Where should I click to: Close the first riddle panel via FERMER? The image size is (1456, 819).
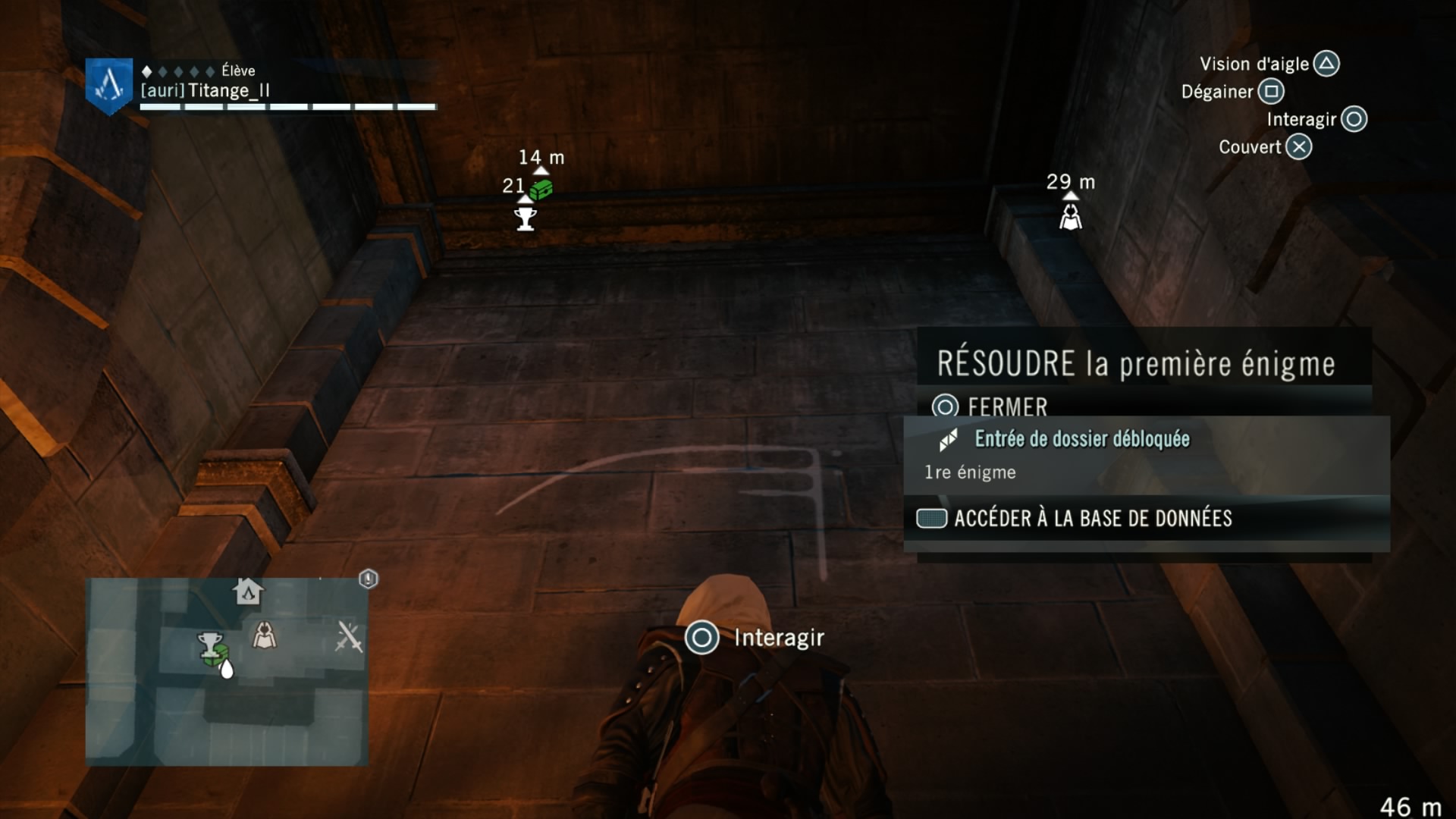(x=991, y=407)
